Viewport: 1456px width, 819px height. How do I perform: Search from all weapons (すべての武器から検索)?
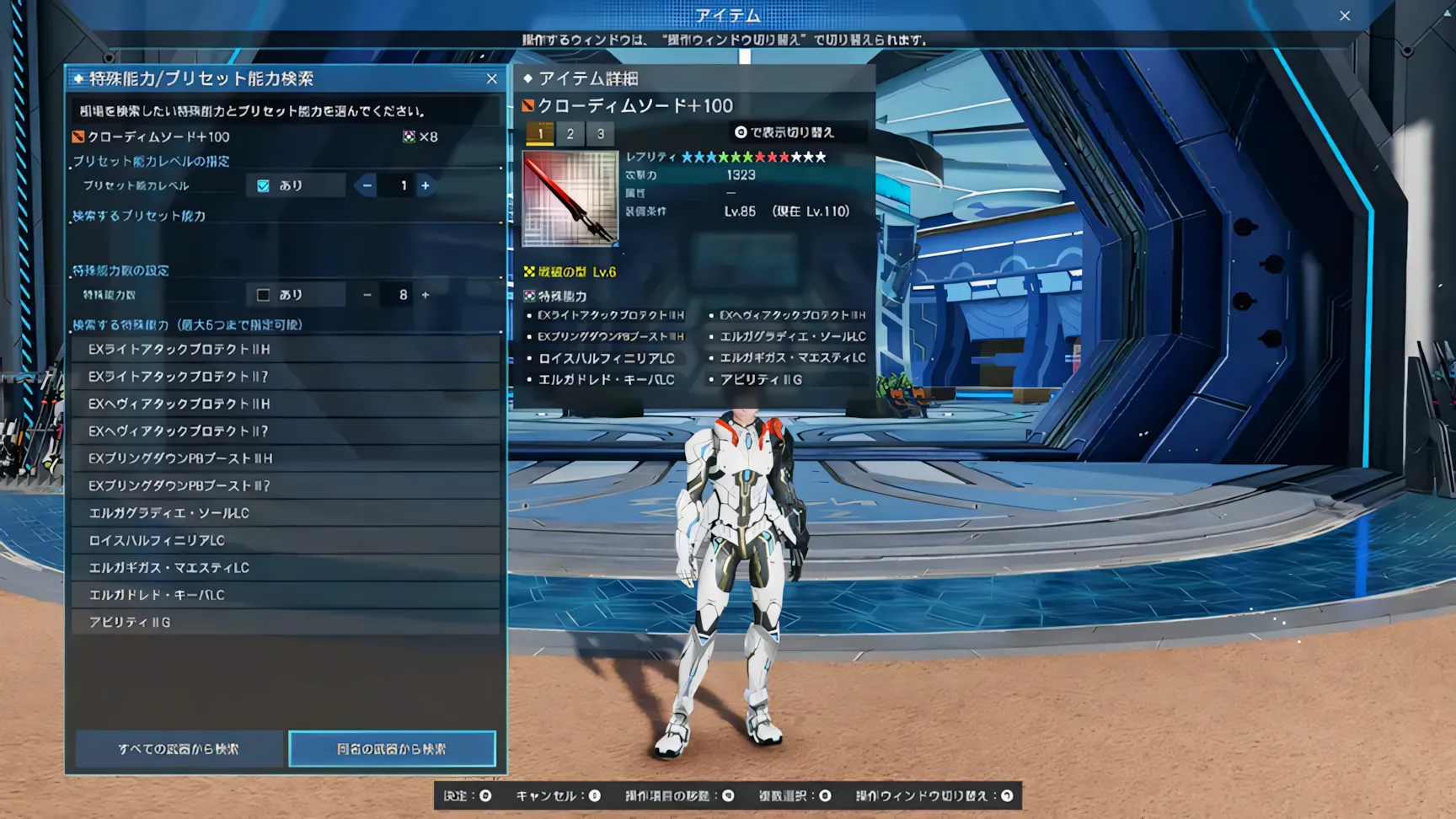(x=179, y=749)
